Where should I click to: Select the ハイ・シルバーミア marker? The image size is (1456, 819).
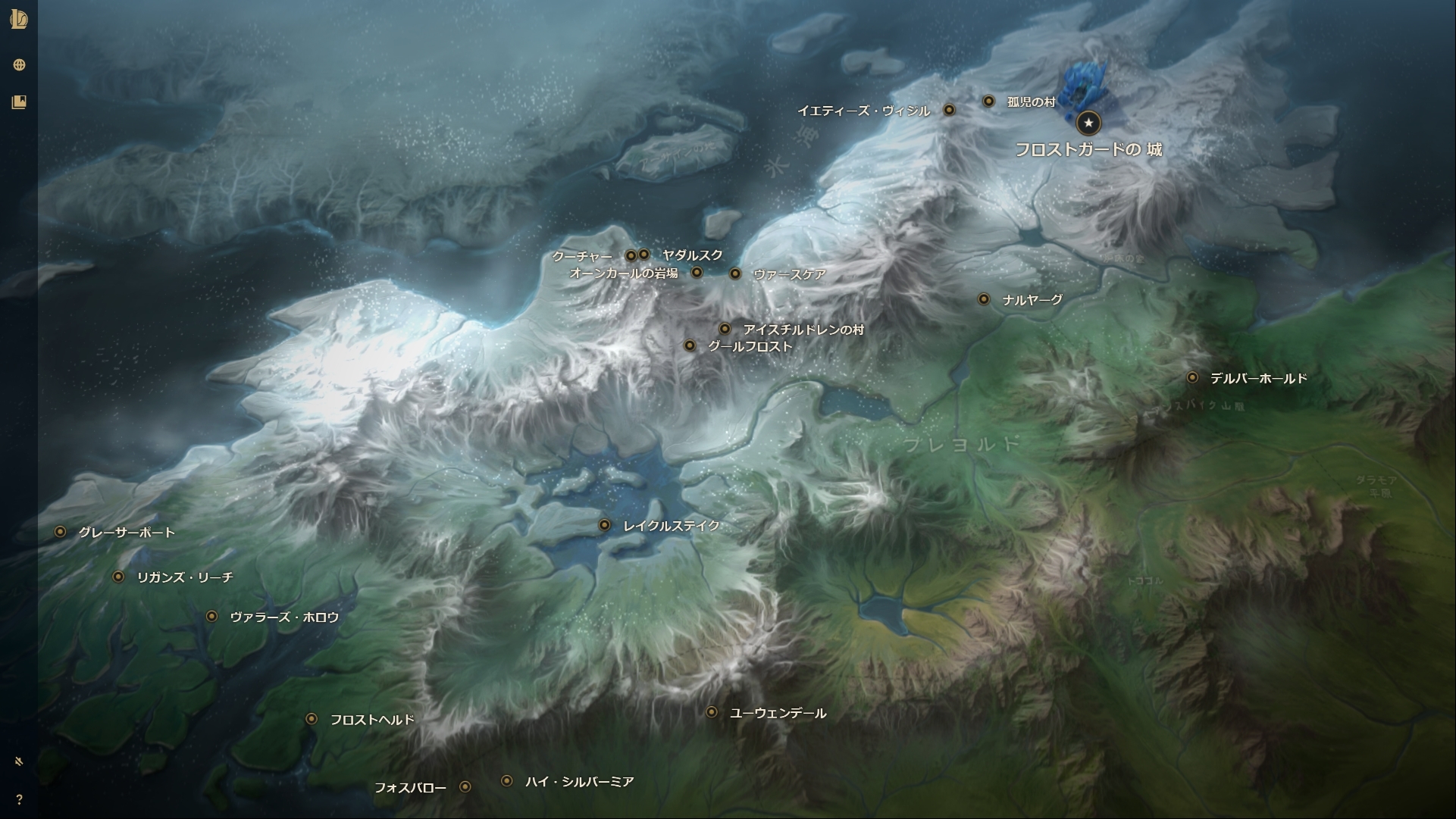coord(507,781)
